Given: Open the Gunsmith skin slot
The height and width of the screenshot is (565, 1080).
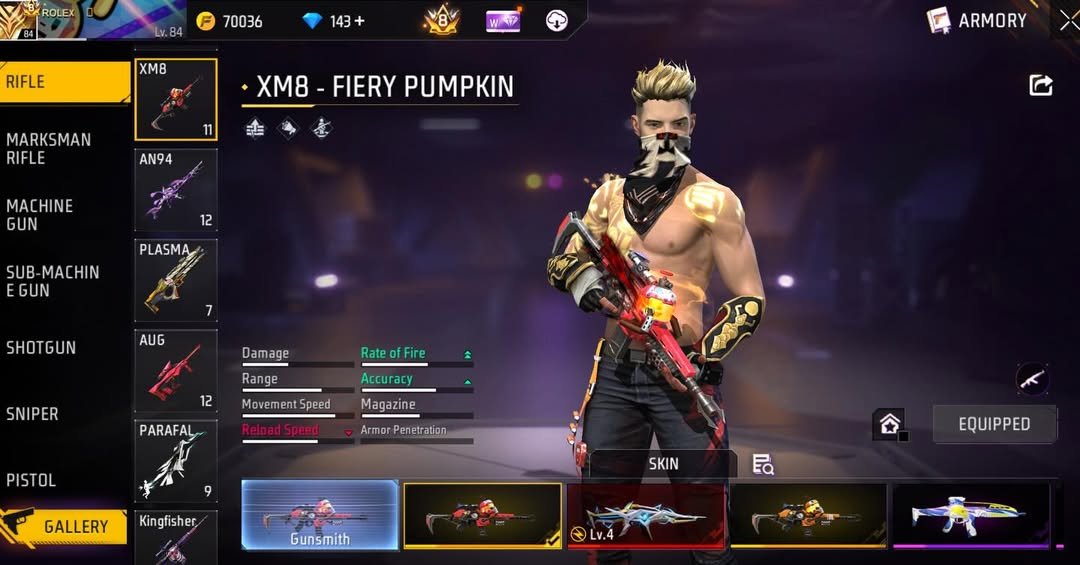Looking at the screenshot, I should [x=320, y=515].
